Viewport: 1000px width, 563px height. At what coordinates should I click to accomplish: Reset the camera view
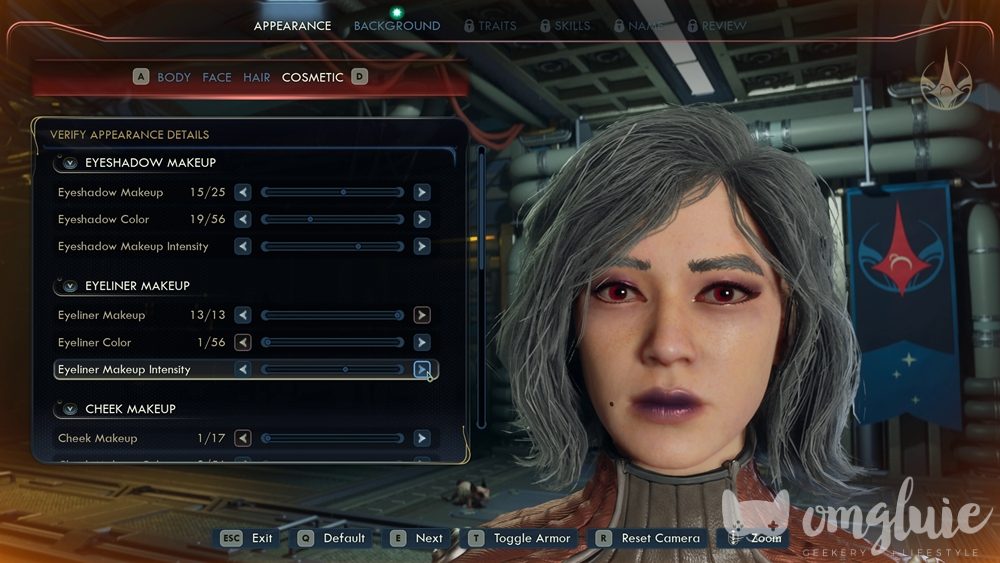[x=650, y=538]
